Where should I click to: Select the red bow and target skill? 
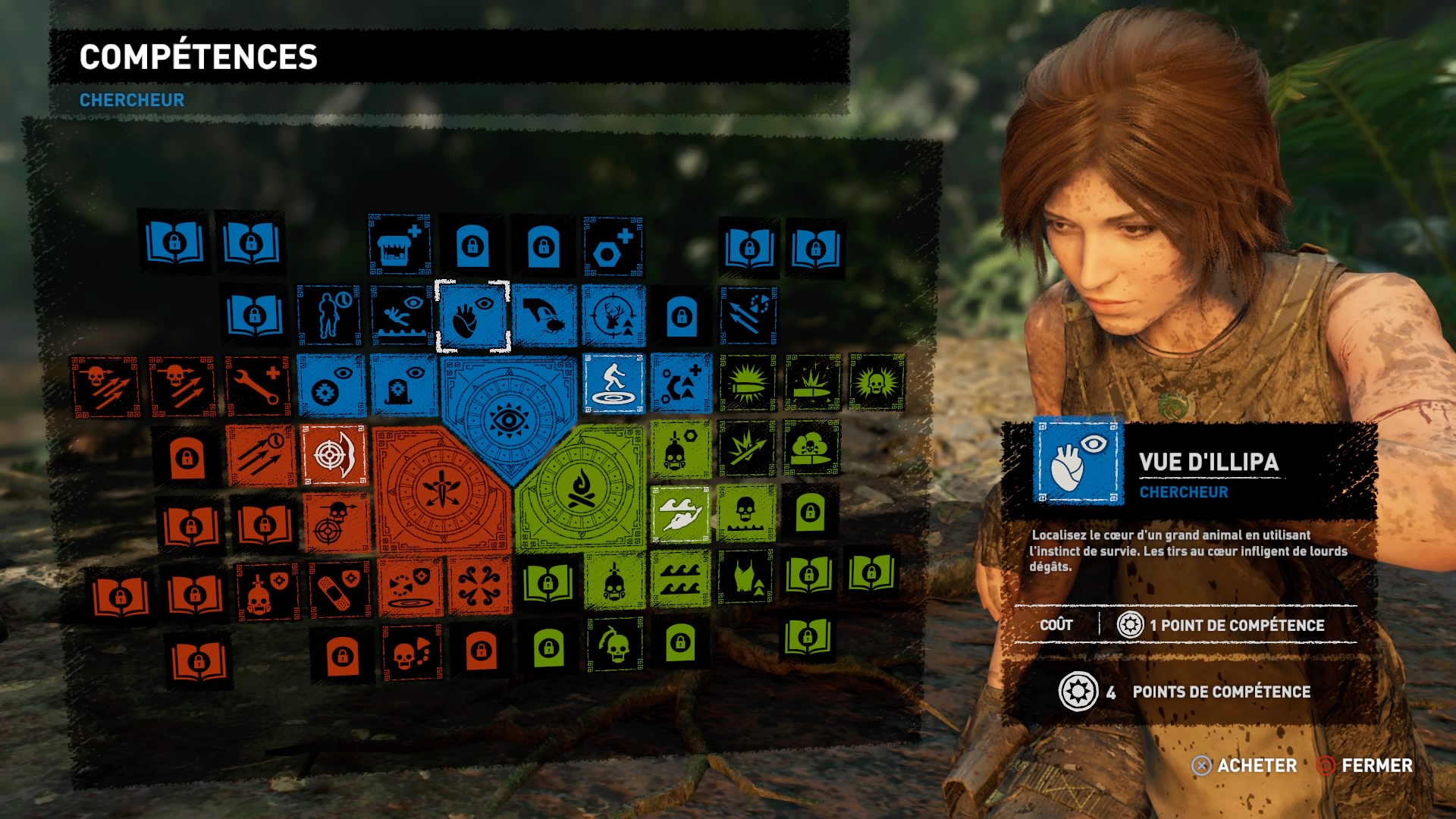334,453
